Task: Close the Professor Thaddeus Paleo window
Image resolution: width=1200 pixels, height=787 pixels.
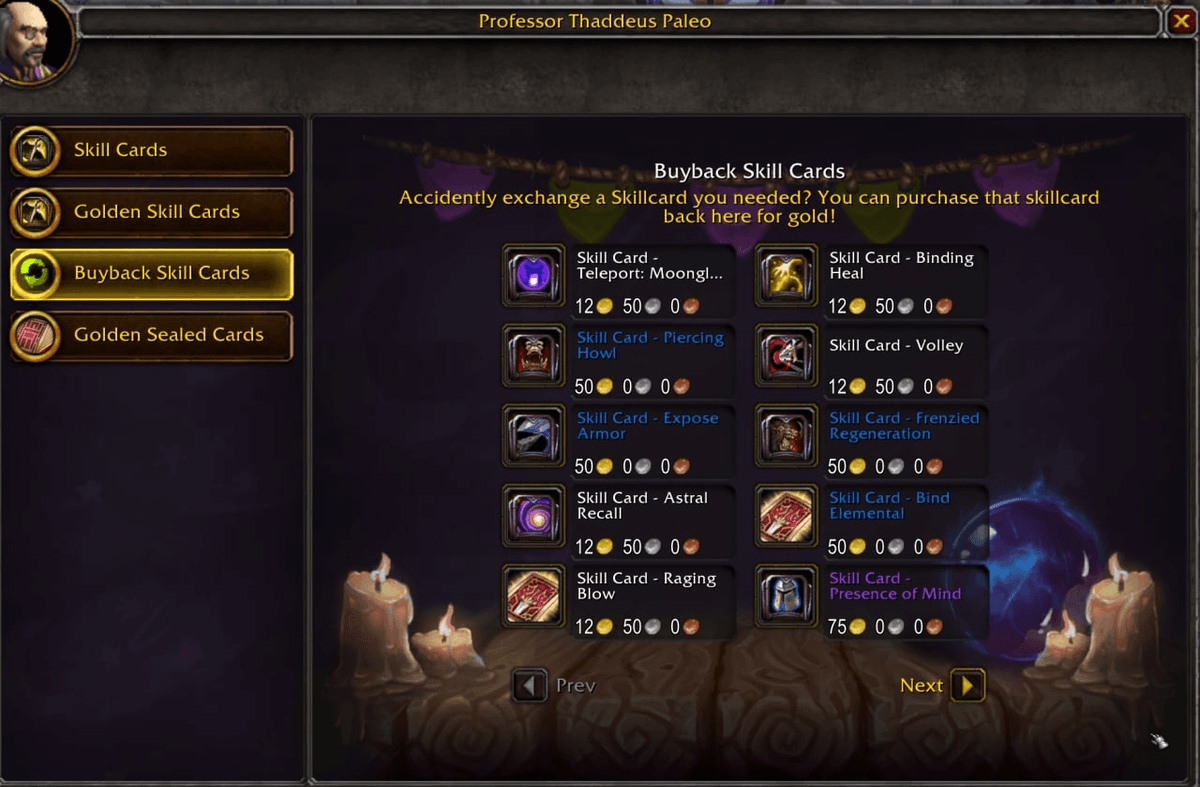Action: 1180,21
